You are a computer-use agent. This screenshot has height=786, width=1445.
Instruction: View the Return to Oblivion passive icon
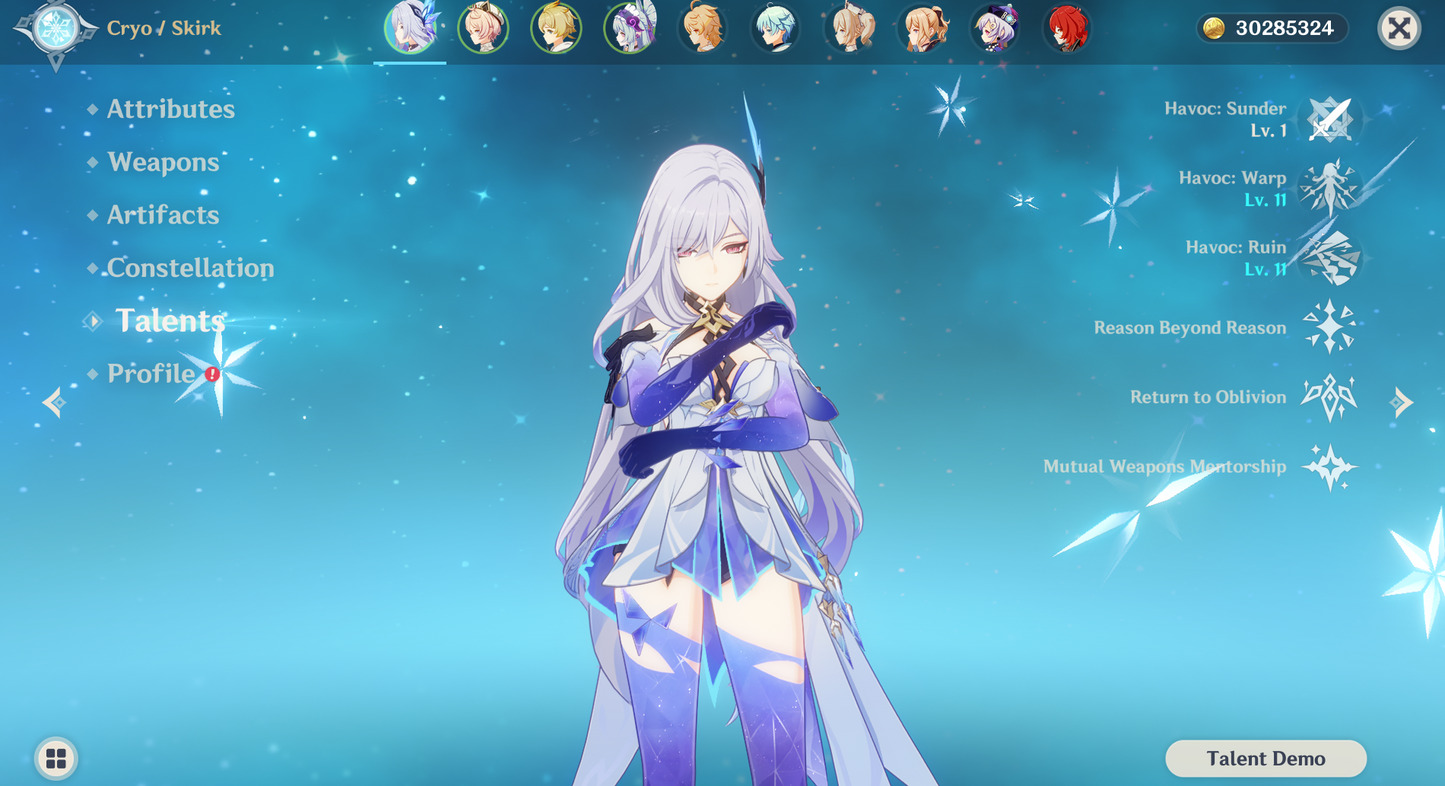1330,397
